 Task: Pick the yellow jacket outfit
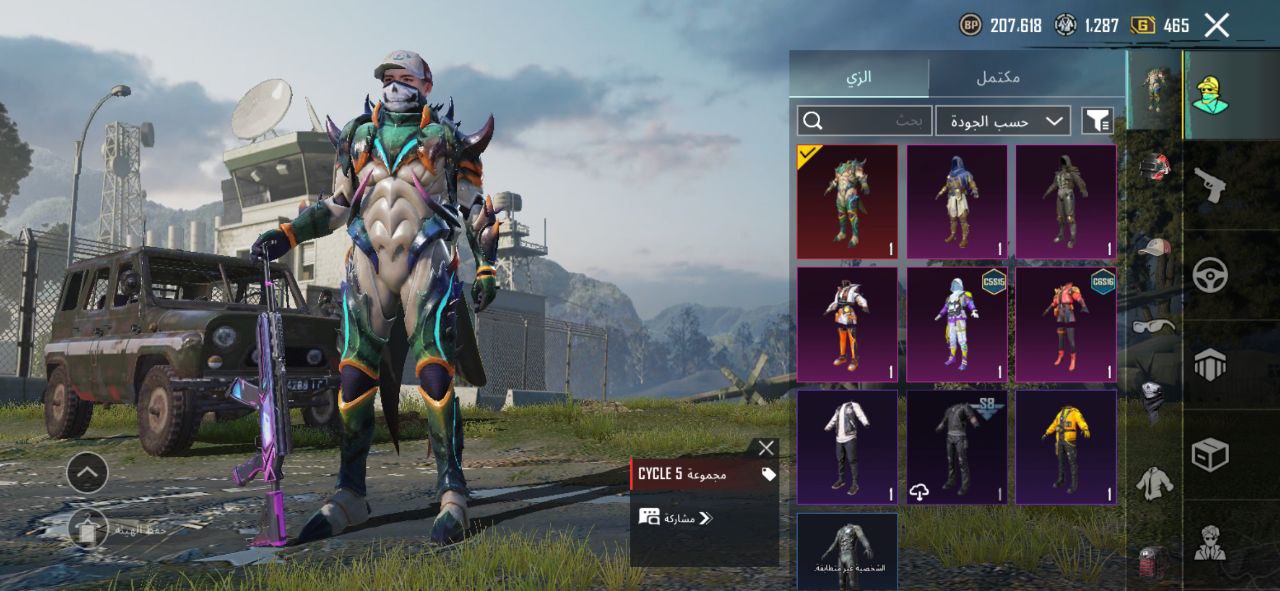click(1066, 447)
